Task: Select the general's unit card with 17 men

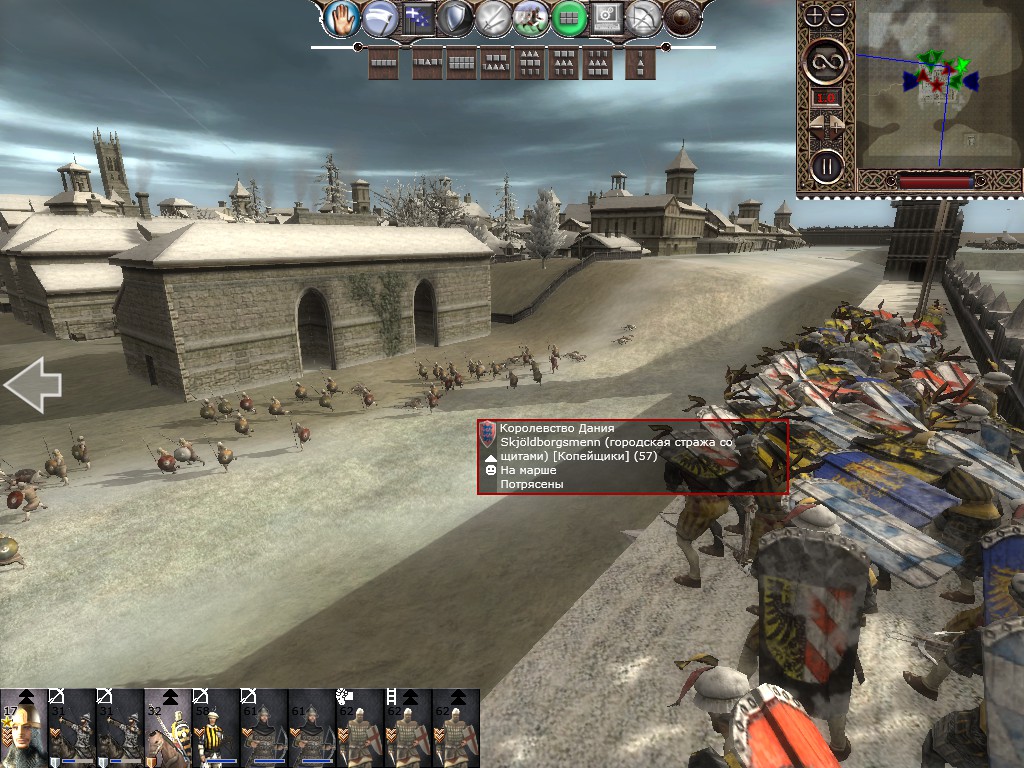Action: (x=23, y=728)
